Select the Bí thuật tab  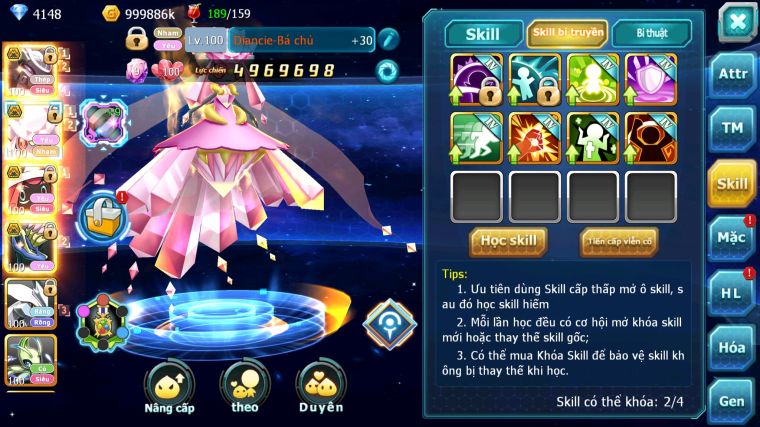(651, 33)
